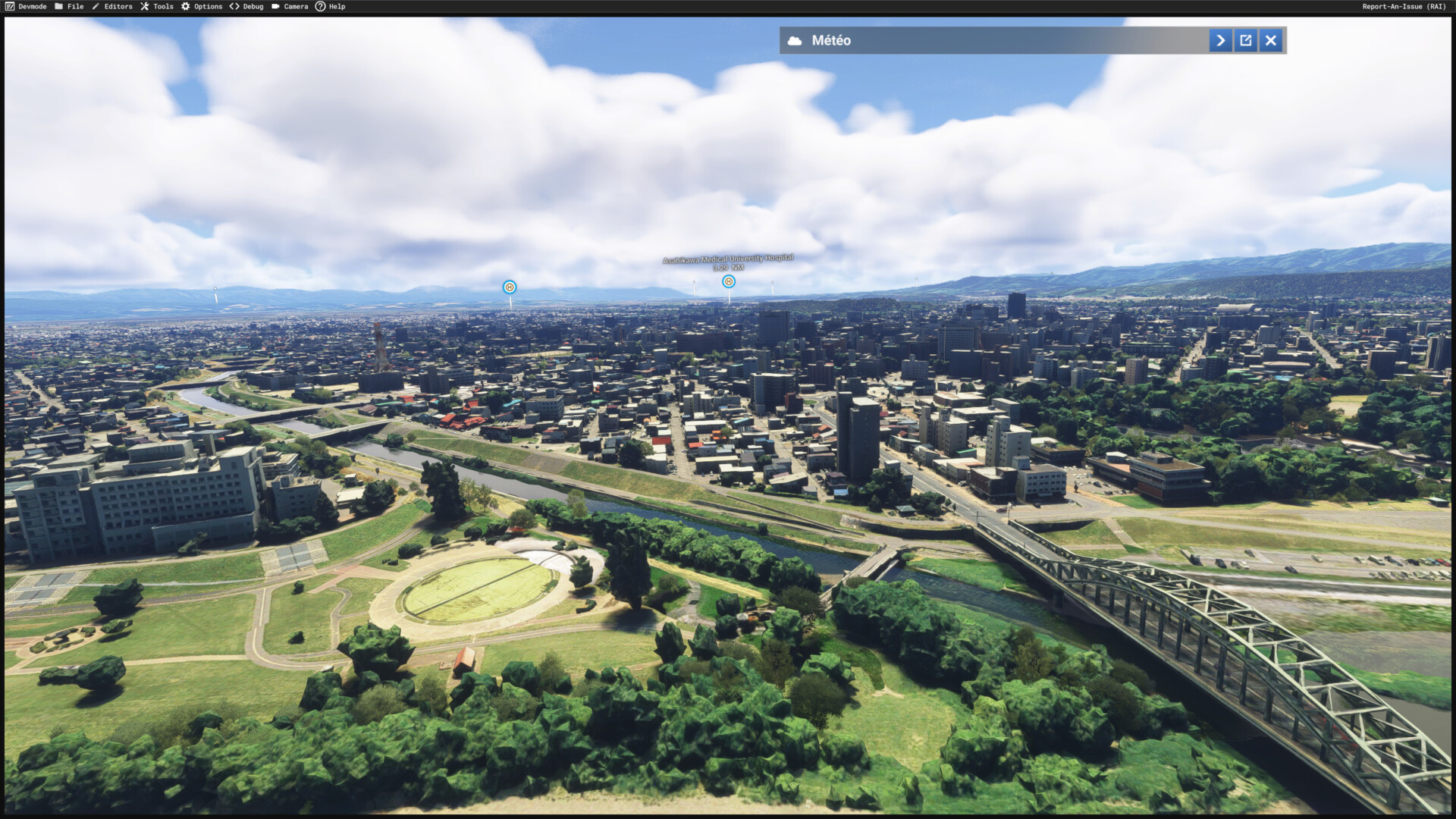Screen dimensions: 1456x819
Task: Click Report-An-Issue (RAI)
Action: coord(1404,6)
